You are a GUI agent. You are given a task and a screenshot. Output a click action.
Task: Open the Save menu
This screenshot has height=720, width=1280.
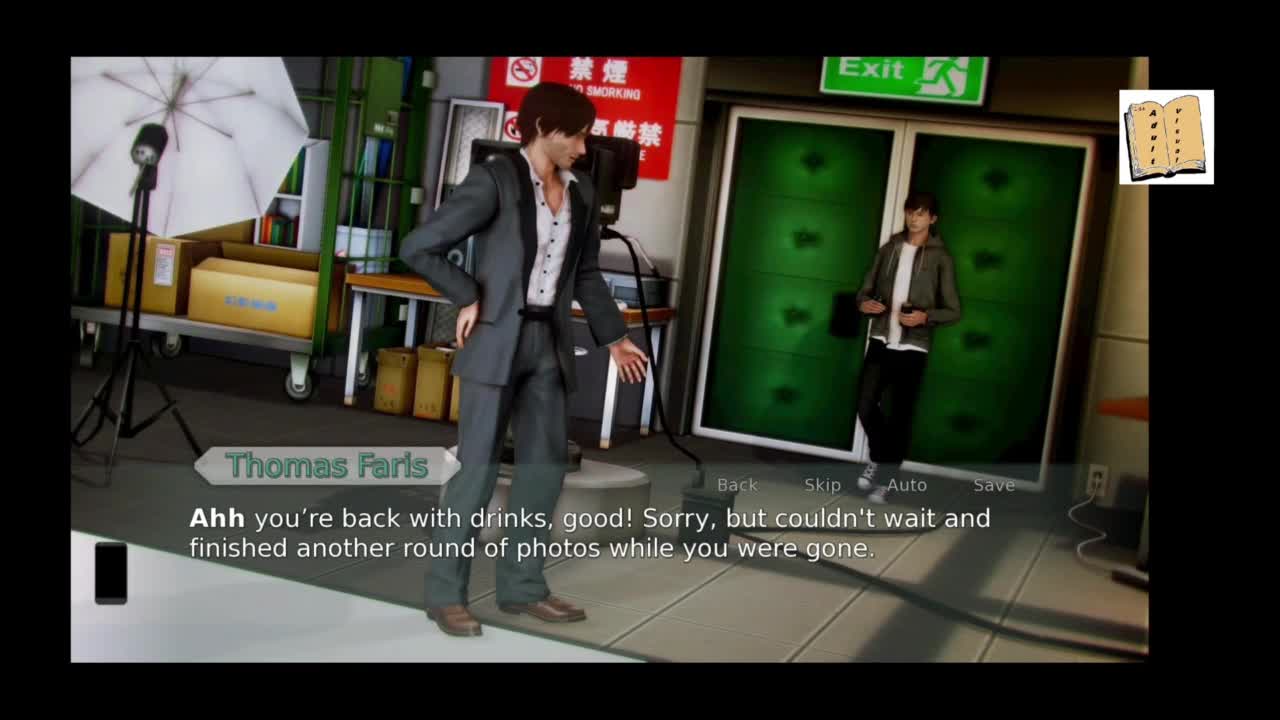pos(994,485)
